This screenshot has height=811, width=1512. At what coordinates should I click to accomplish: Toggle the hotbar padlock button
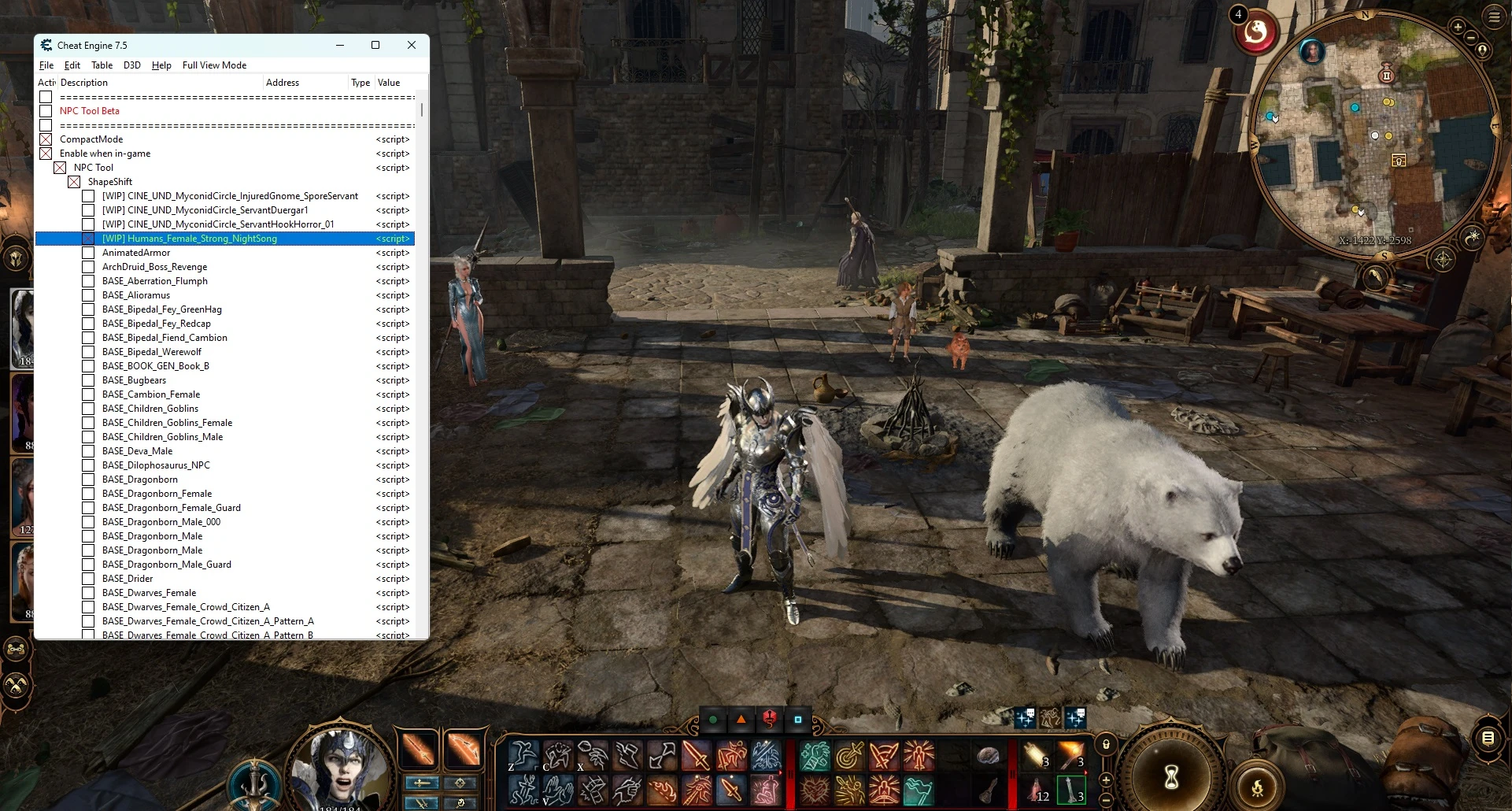click(x=1106, y=744)
